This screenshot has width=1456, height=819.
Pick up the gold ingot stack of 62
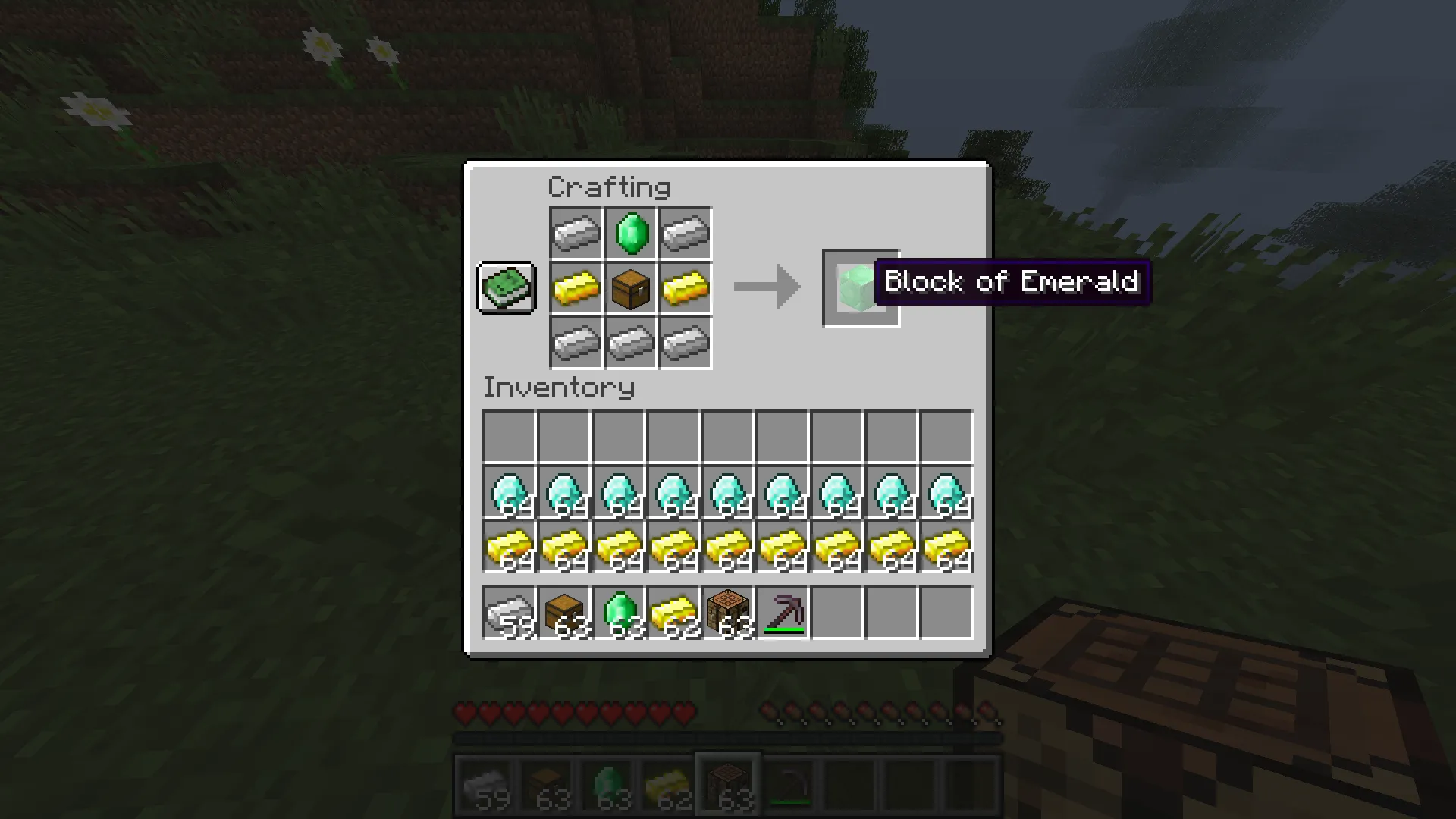pos(673,613)
